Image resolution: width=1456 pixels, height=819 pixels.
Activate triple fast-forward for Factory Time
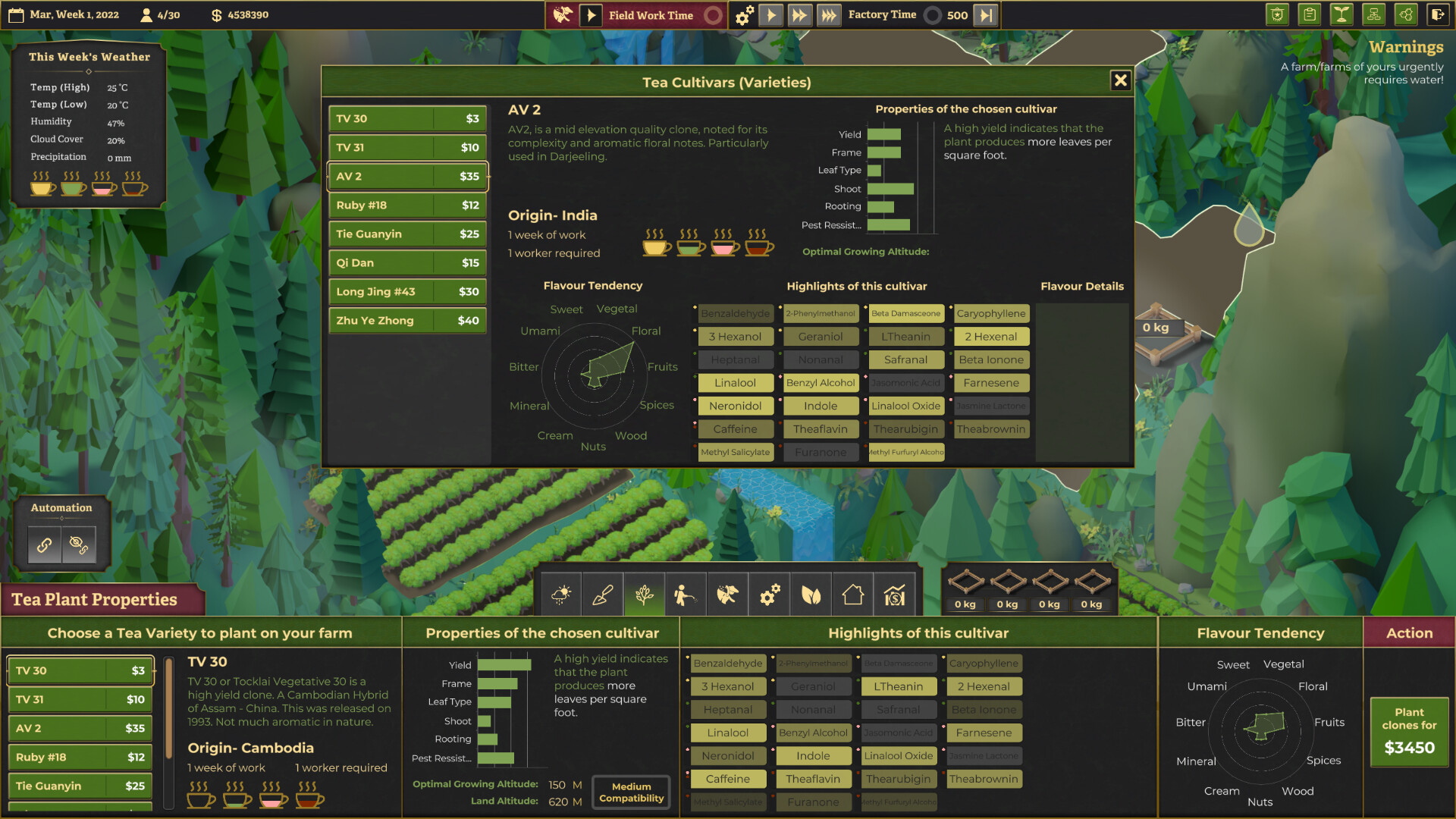click(x=828, y=14)
